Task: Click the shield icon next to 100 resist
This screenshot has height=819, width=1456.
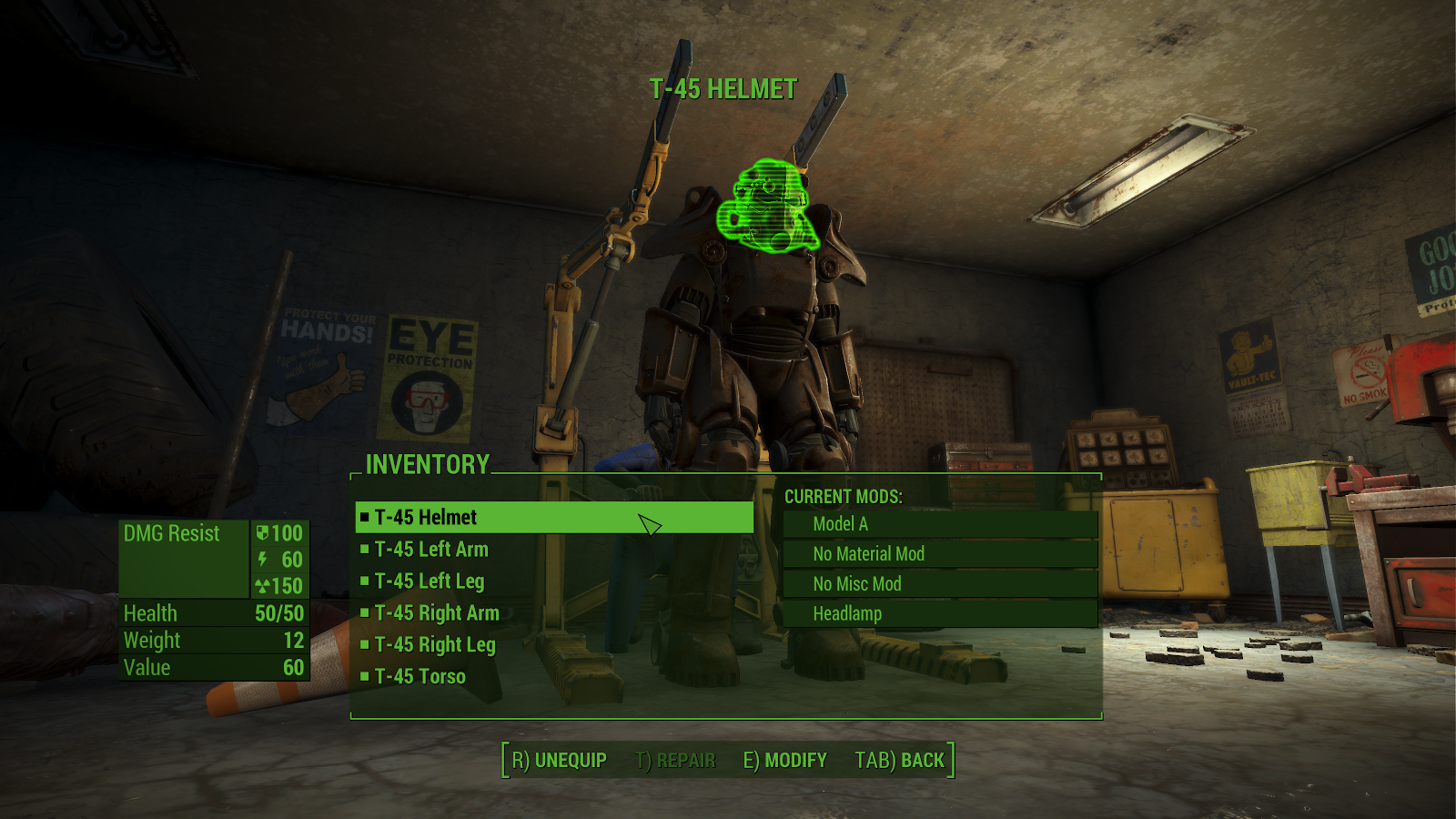Action: (x=263, y=534)
